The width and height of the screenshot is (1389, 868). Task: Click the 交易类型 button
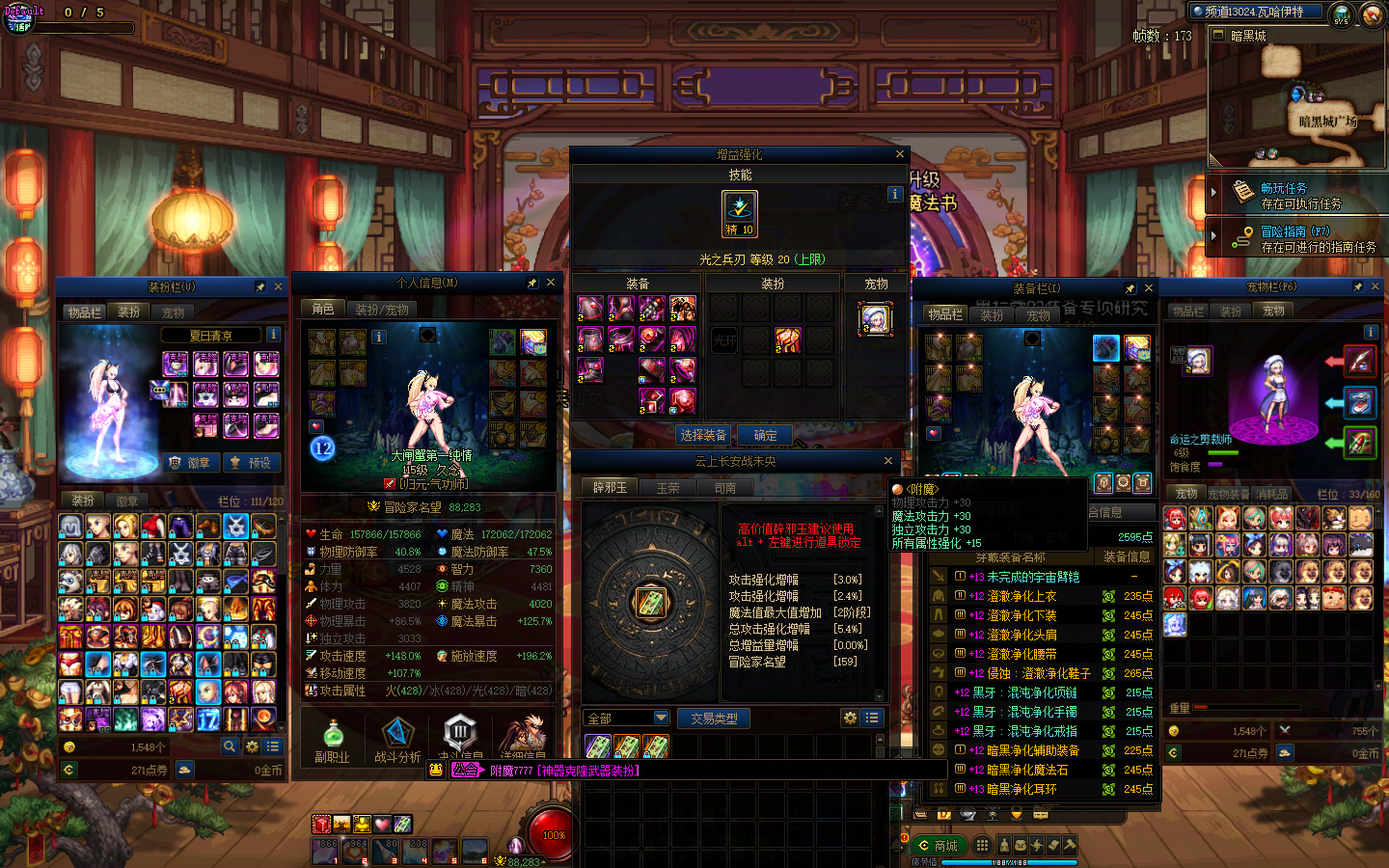[714, 719]
